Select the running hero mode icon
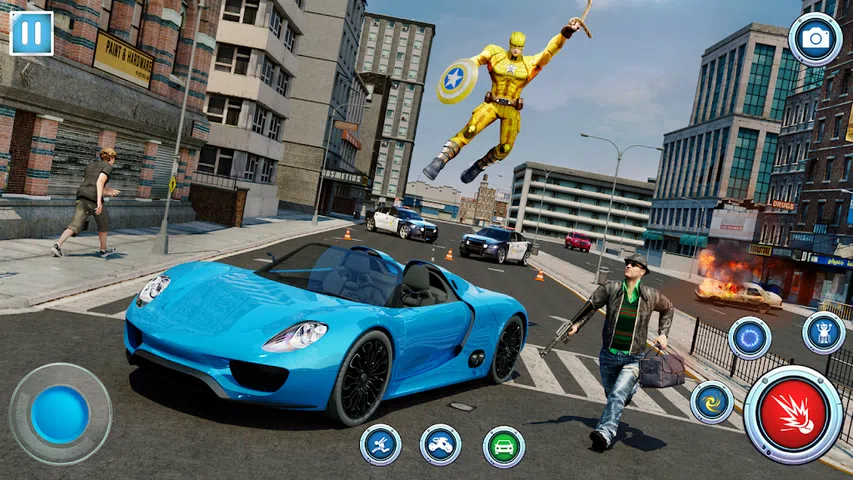 pos(380,445)
